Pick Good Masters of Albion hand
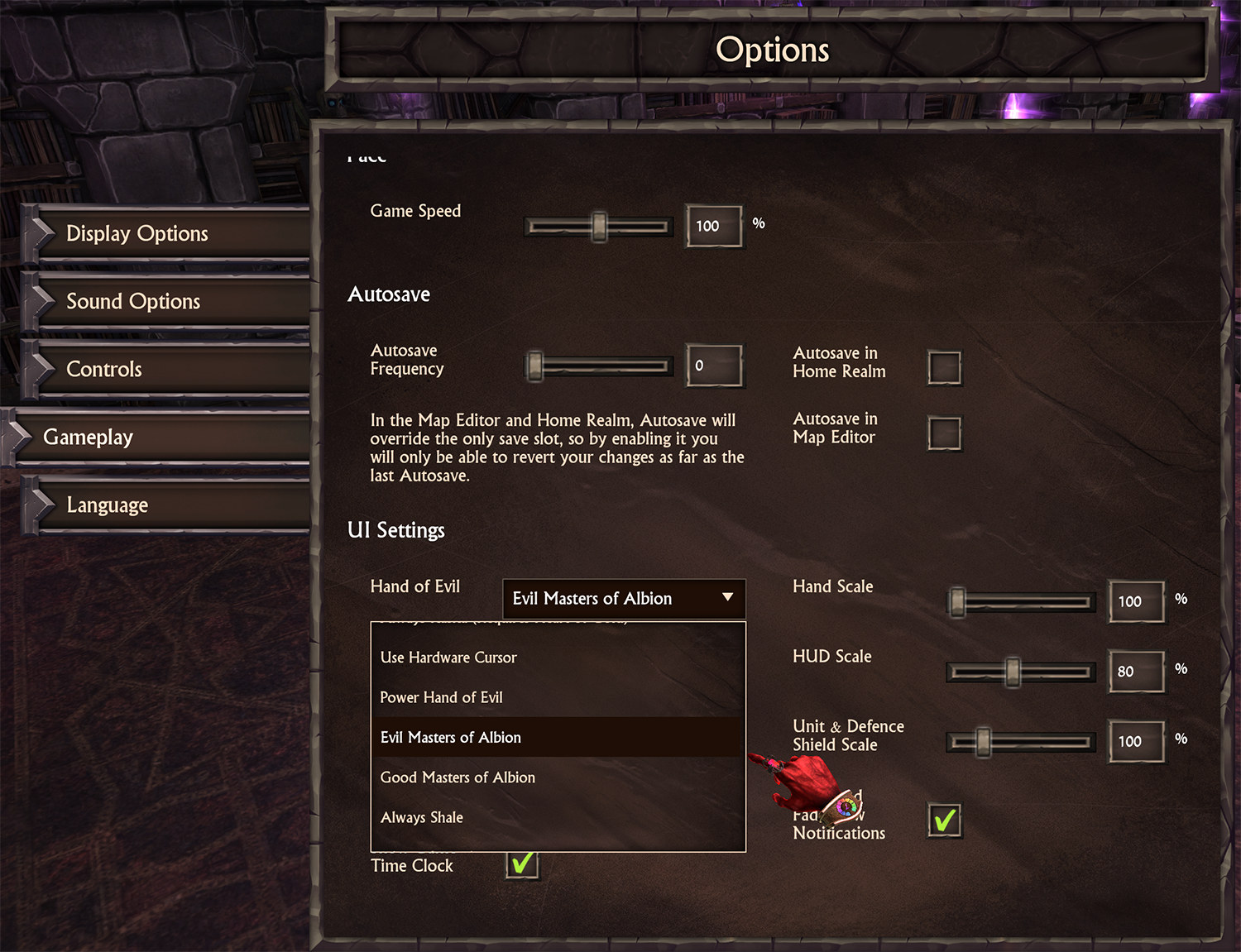Viewport: 1241px width, 952px height. pyautogui.click(x=458, y=777)
